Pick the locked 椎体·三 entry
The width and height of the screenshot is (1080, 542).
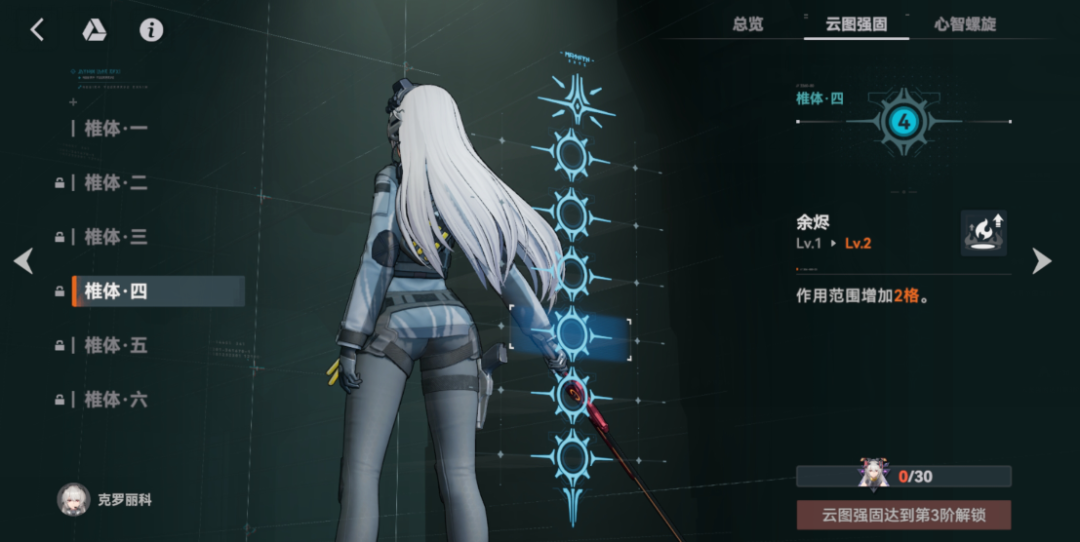point(116,237)
